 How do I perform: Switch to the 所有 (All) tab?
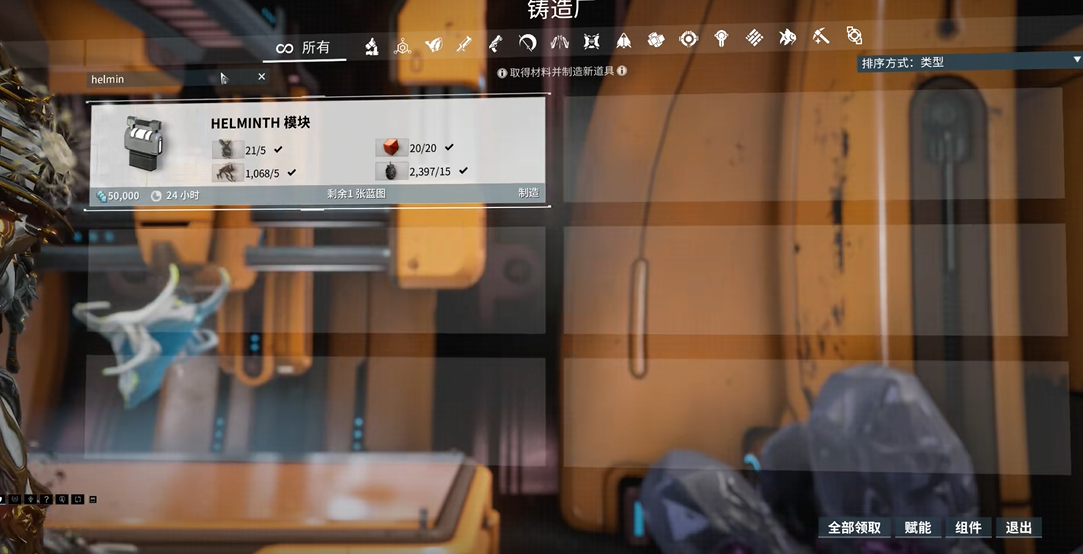(x=304, y=47)
